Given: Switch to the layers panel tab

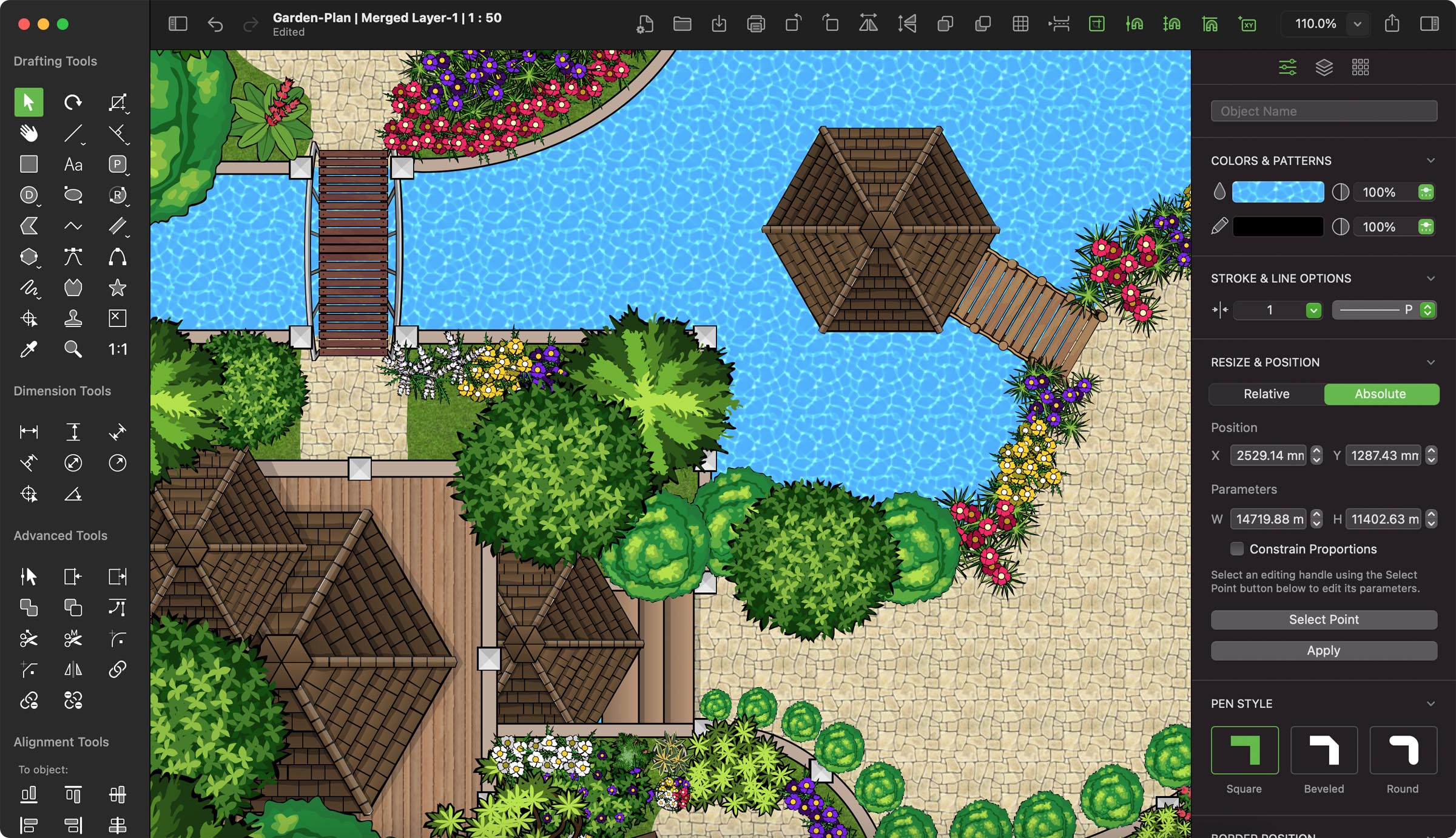Looking at the screenshot, I should click(x=1324, y=67).
